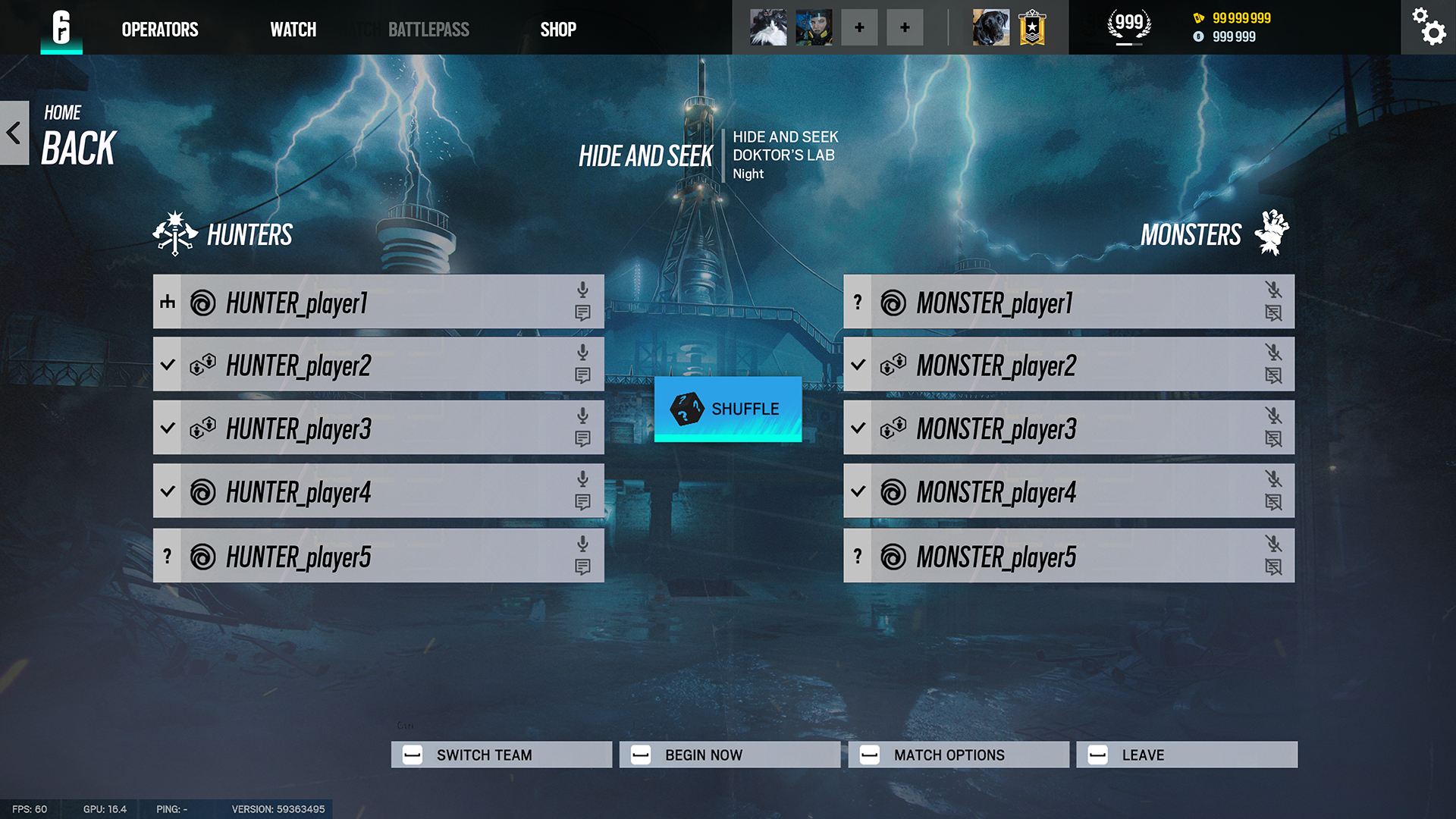Go to the Shop tab
The height and width of the screenshot is (819, 1456).
pos(558,30)
